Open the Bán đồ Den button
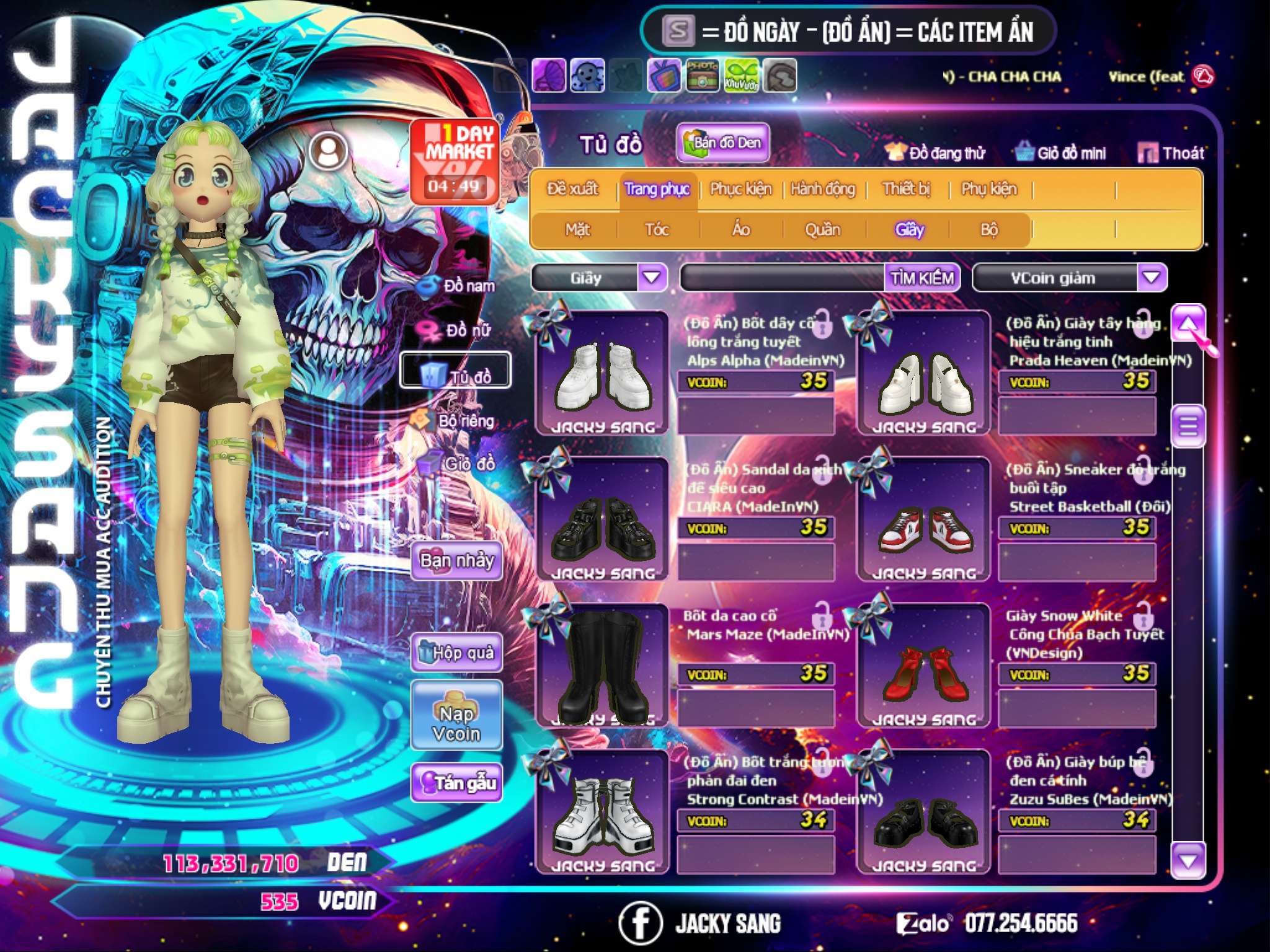The width and height of the screenshot is (1270, 952). [x=722, y=143]
